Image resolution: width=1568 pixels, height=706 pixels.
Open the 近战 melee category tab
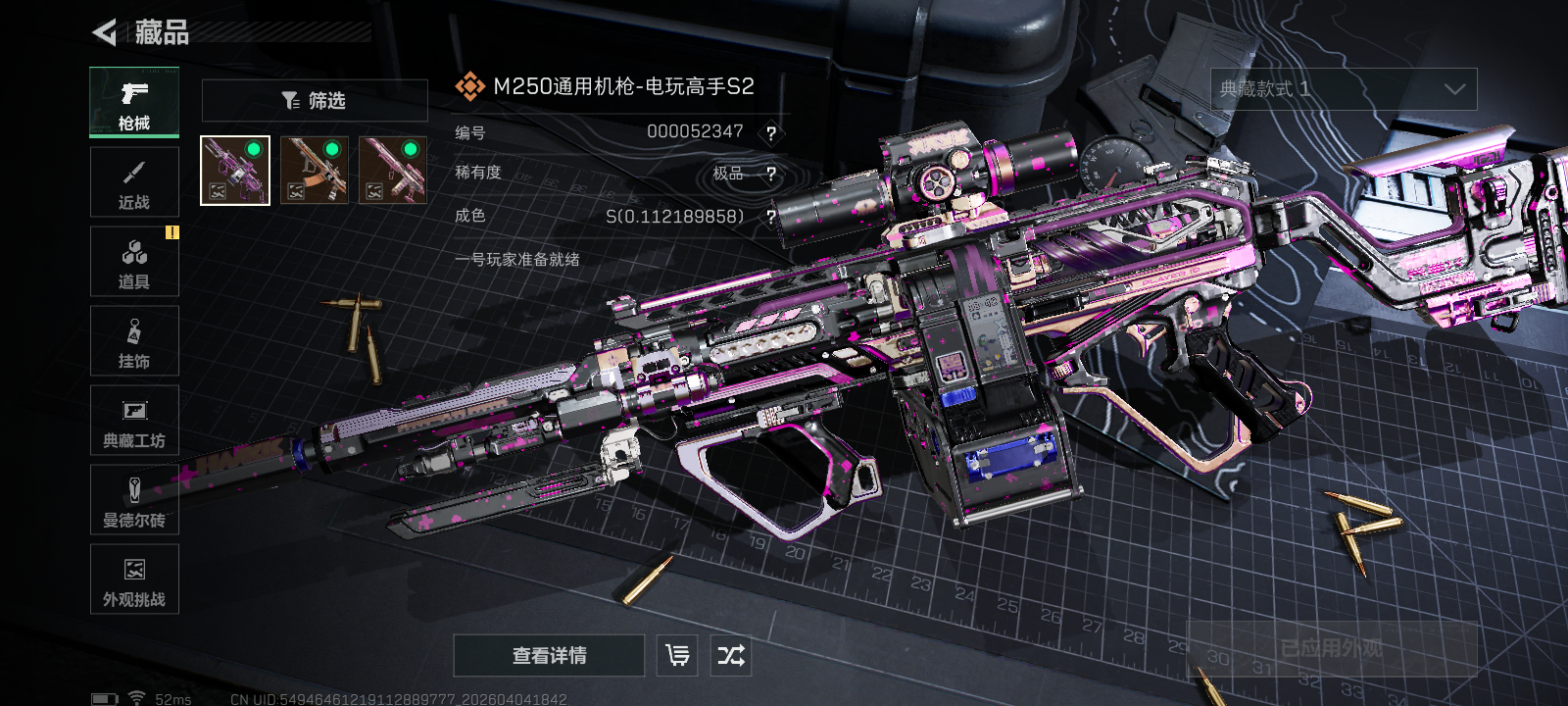click(x=134, y=182)
